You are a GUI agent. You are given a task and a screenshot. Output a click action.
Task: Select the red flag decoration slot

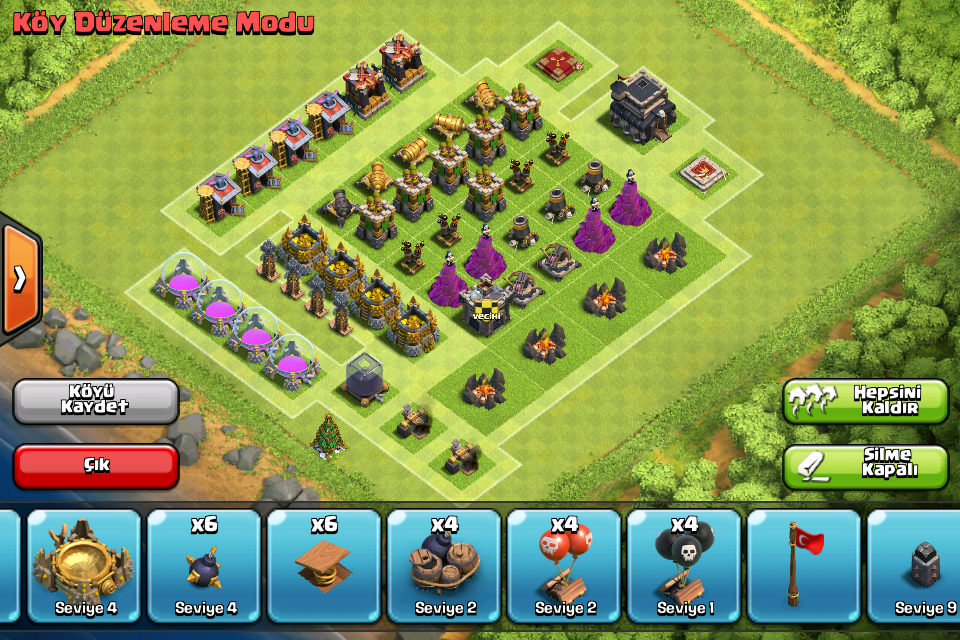(804, 567)
